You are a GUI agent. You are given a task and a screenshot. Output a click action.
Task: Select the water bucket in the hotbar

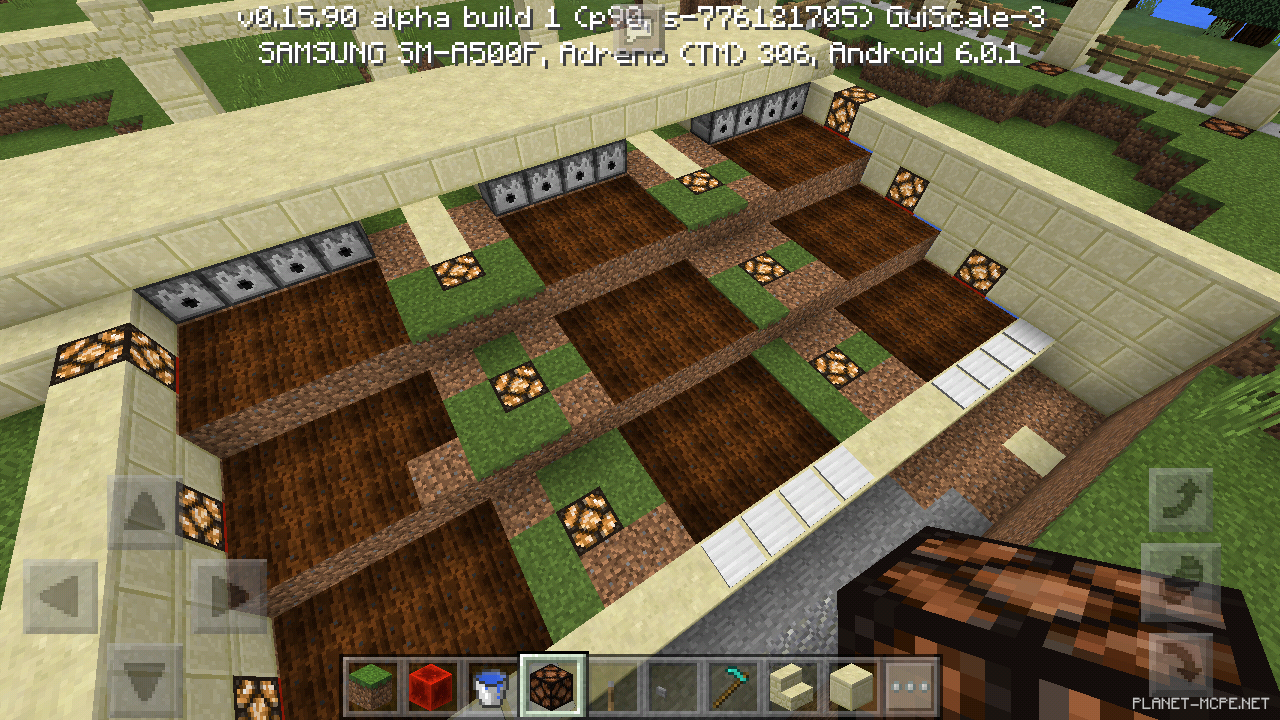[490, 687]
